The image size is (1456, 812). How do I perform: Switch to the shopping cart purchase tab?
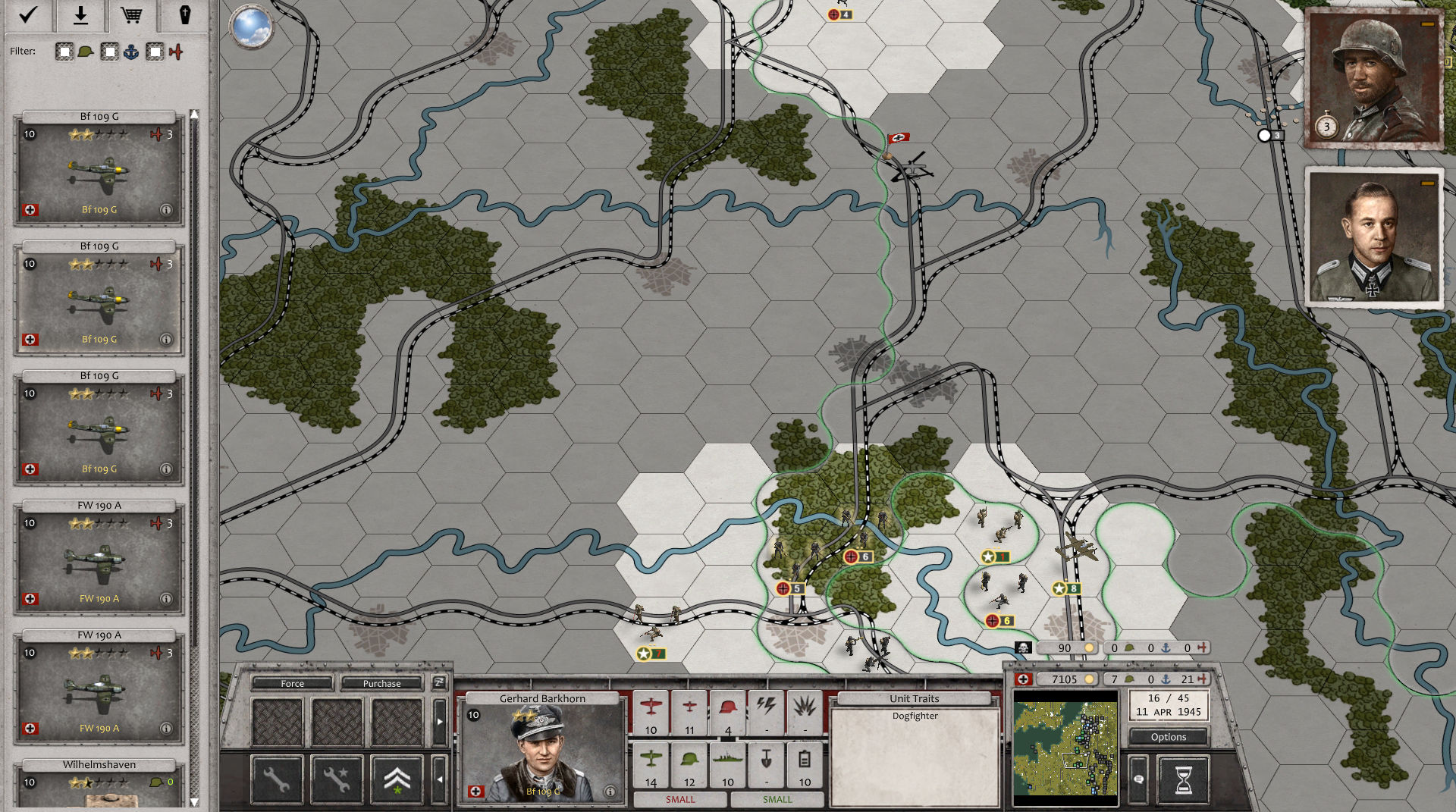point(131,14)
